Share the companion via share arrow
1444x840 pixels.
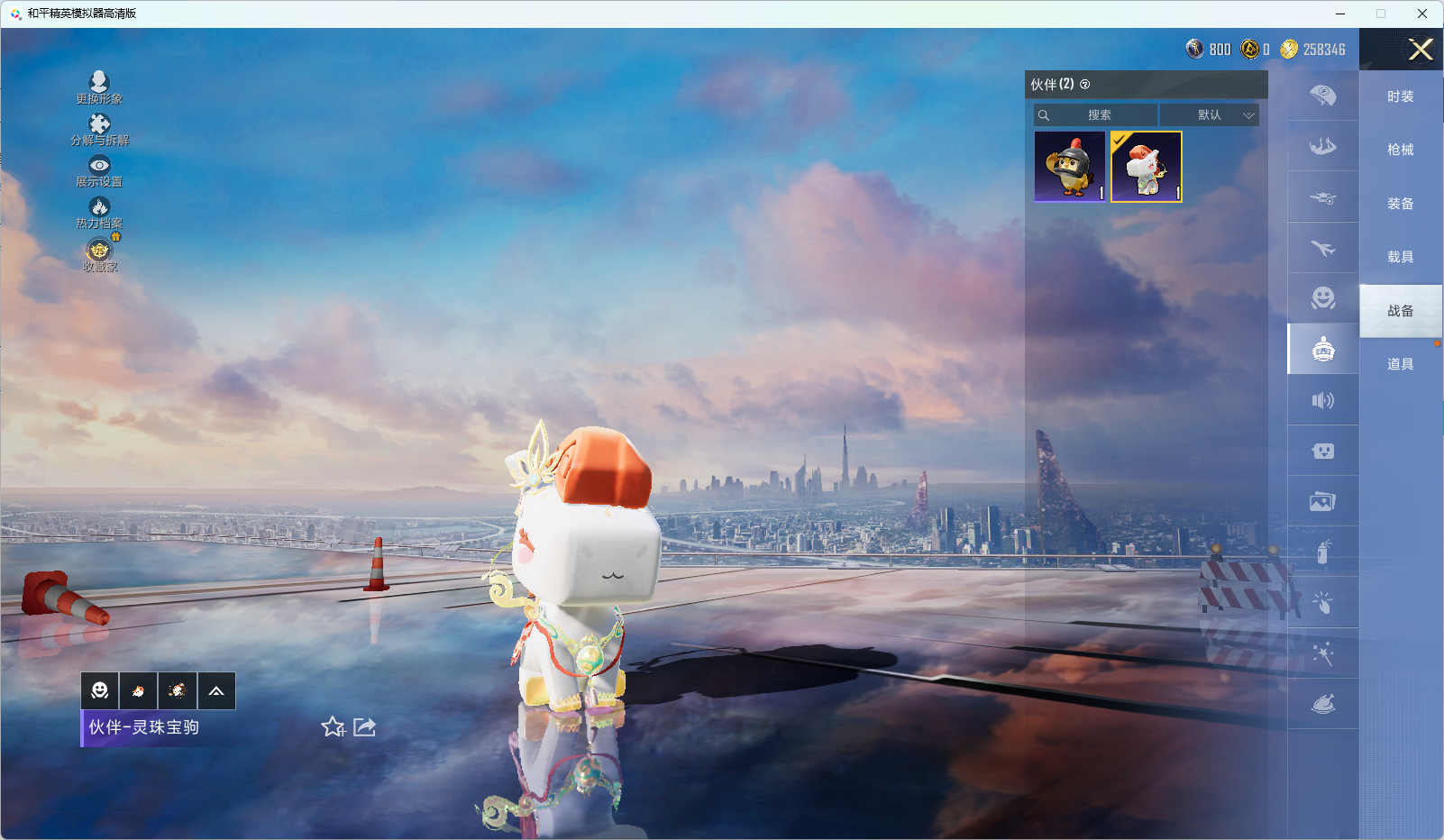pos(365,727)
